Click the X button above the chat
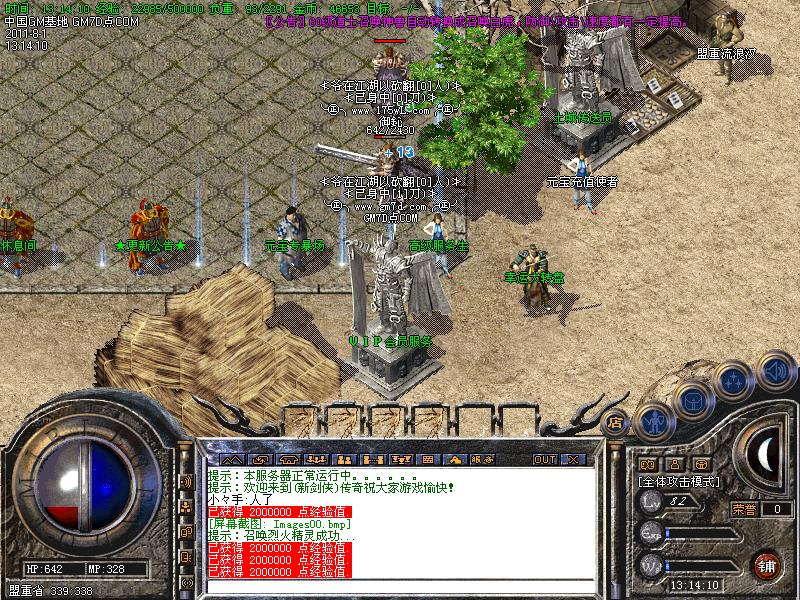Image resolution: width=800 pixels, height=600 pixels. tap(573, 459)
